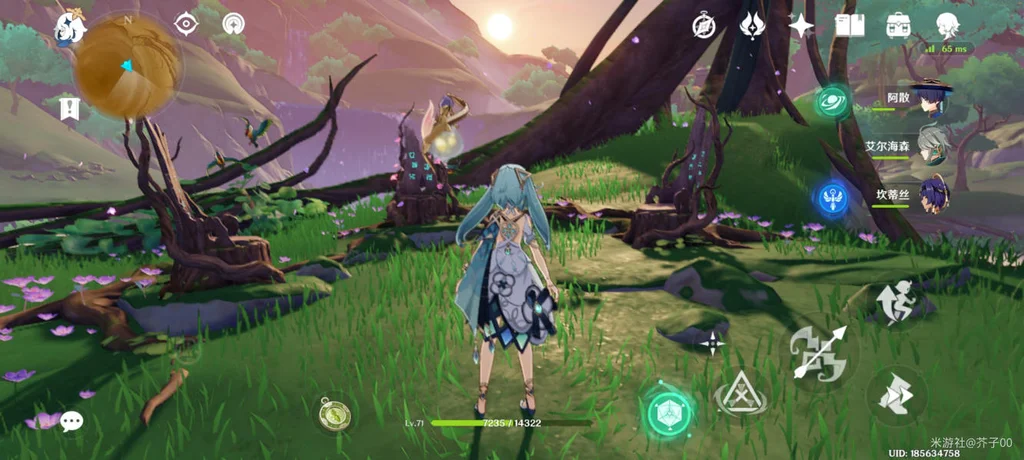This screenshot has height=460, width=1024.
Task: Trigger the blue winged elemental burst icon
Action: (831, 197)
